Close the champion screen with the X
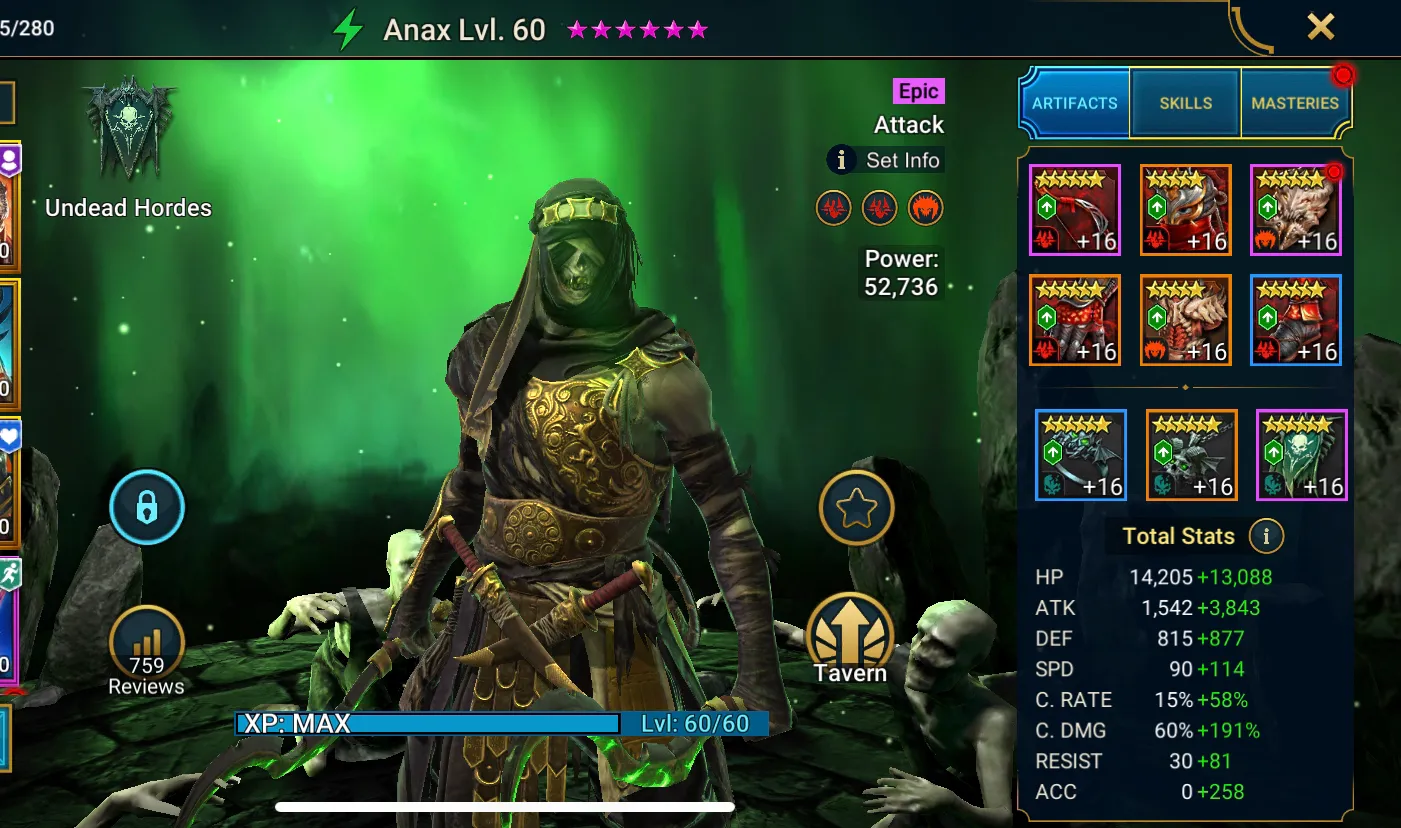The image size is (1401, 828). (1320, 27)
